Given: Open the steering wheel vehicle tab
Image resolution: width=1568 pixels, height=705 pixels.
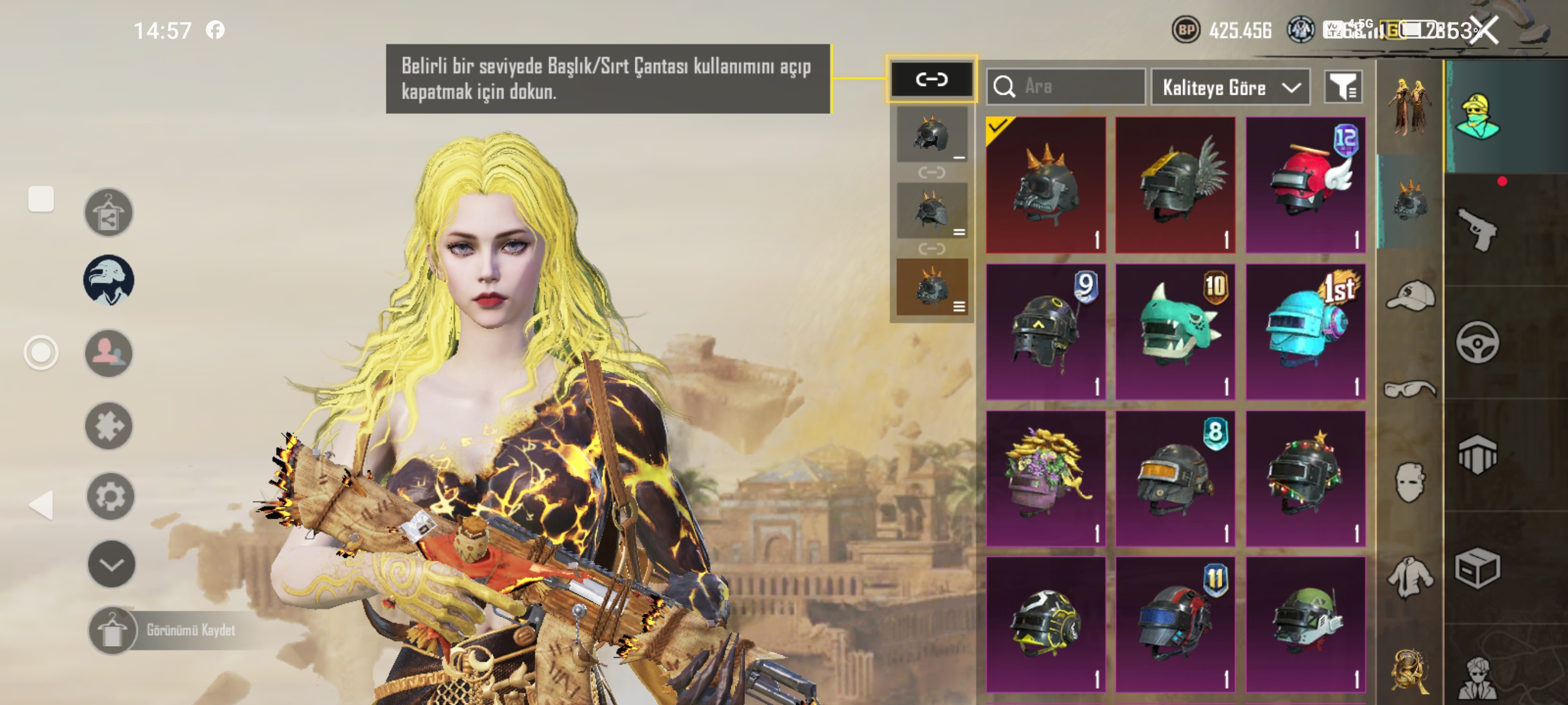Looking at the screenshot, I should click(1477, 343).
